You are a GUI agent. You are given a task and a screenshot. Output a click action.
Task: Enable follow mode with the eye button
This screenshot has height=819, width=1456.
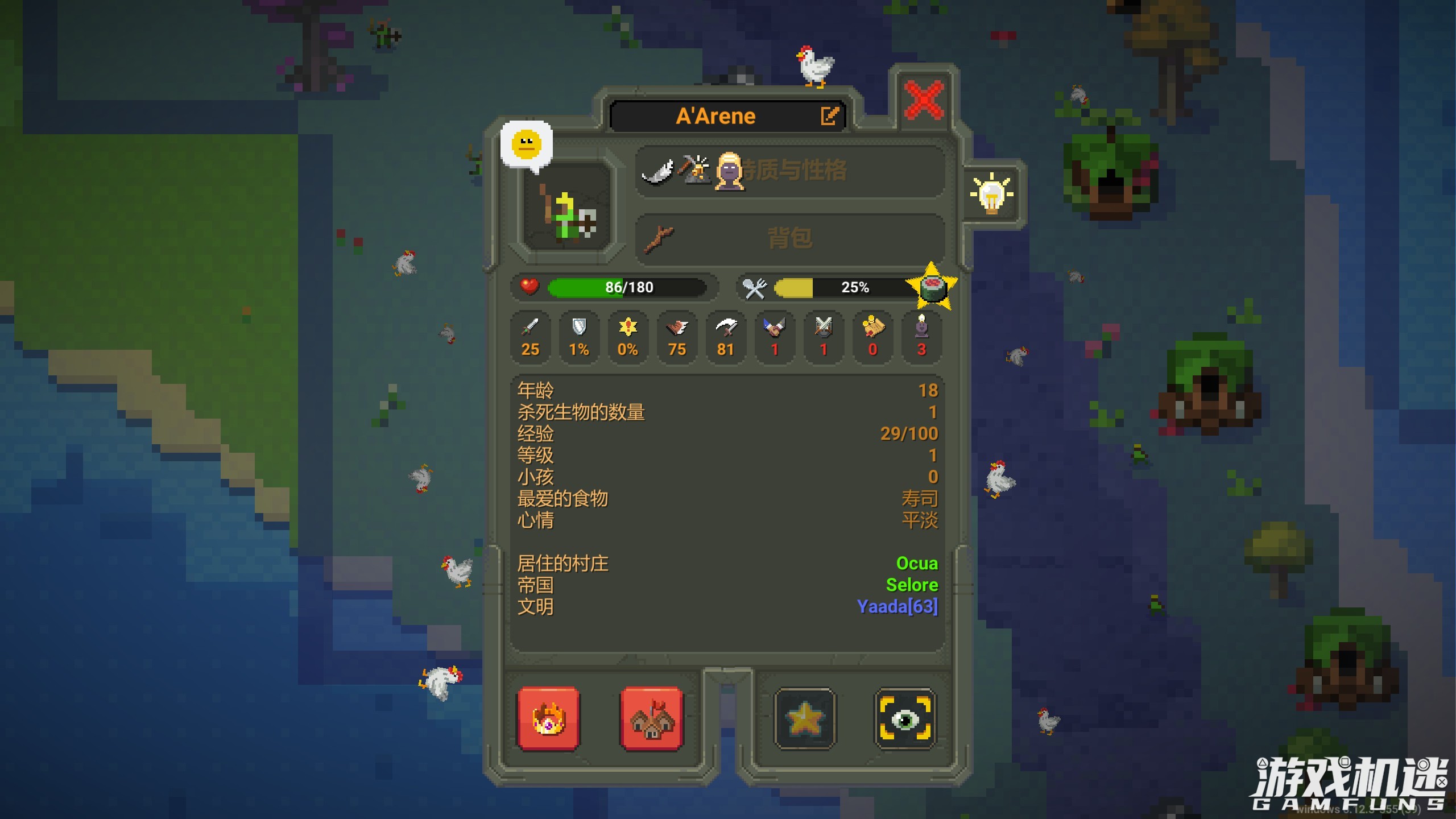(x=905, y=718)
